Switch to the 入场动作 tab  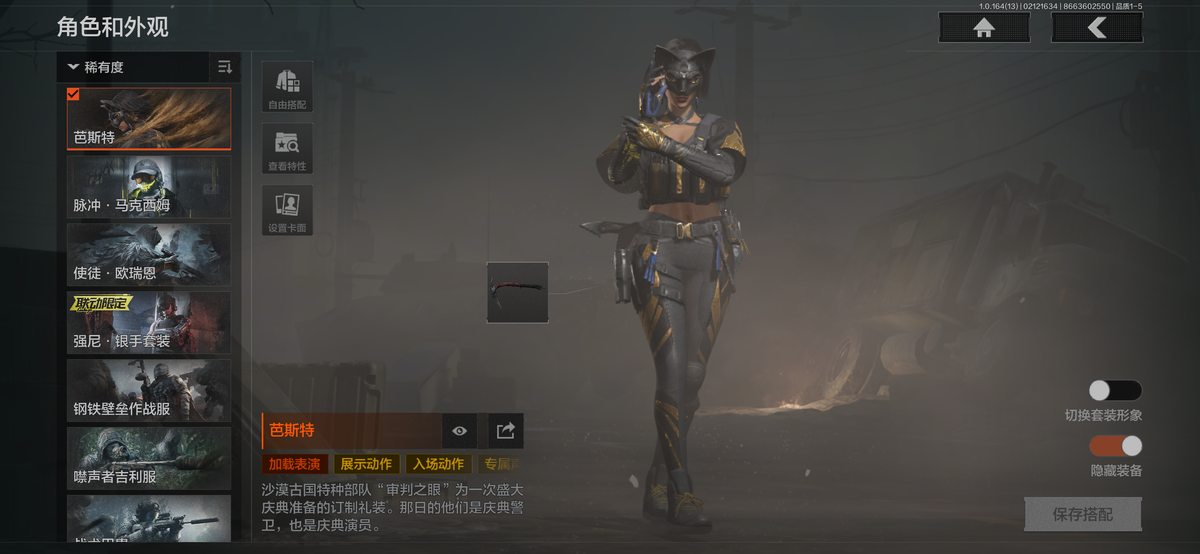pyautogui.click(x=438, y=464)
